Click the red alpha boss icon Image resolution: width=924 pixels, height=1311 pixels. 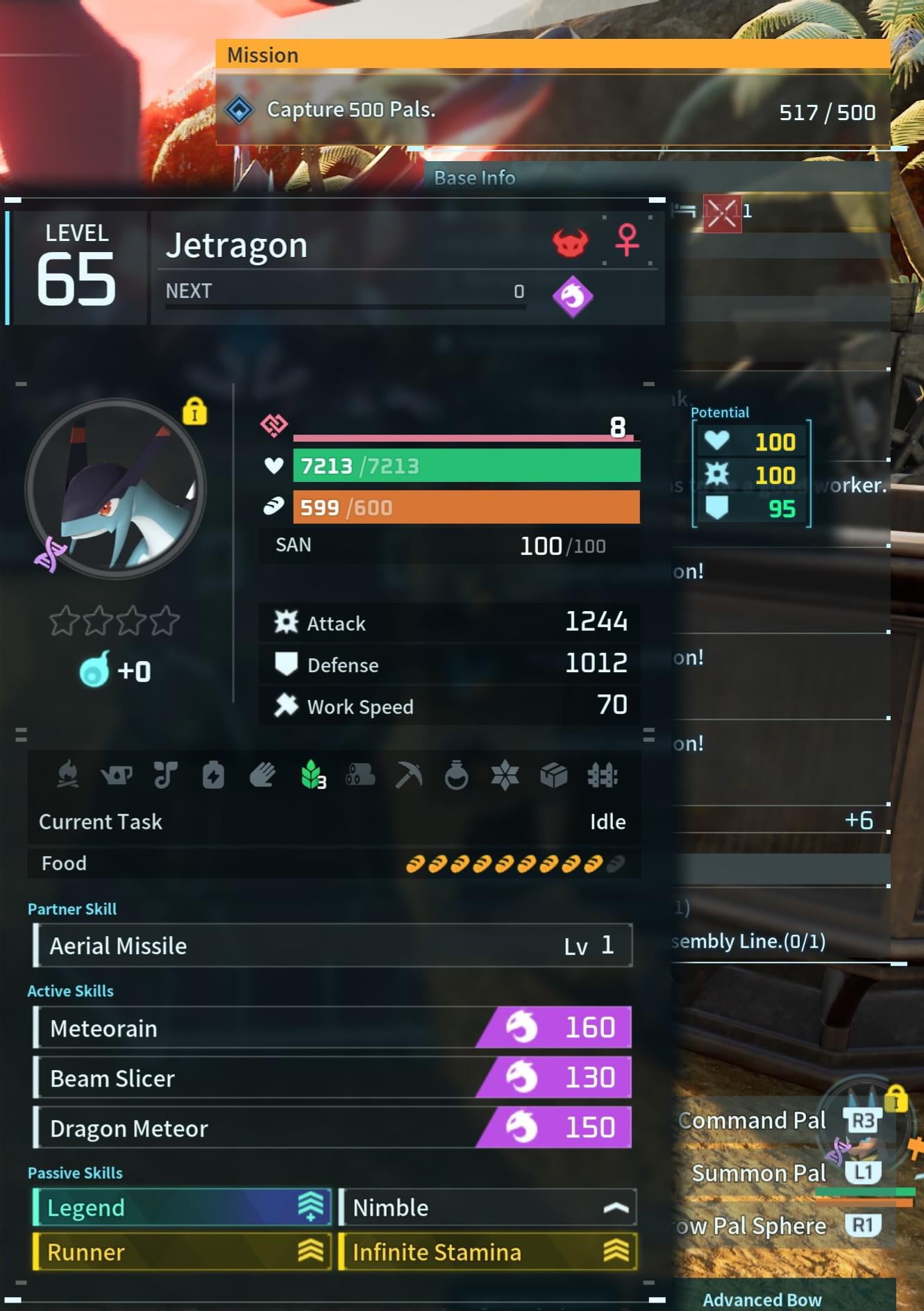point(571,242)
